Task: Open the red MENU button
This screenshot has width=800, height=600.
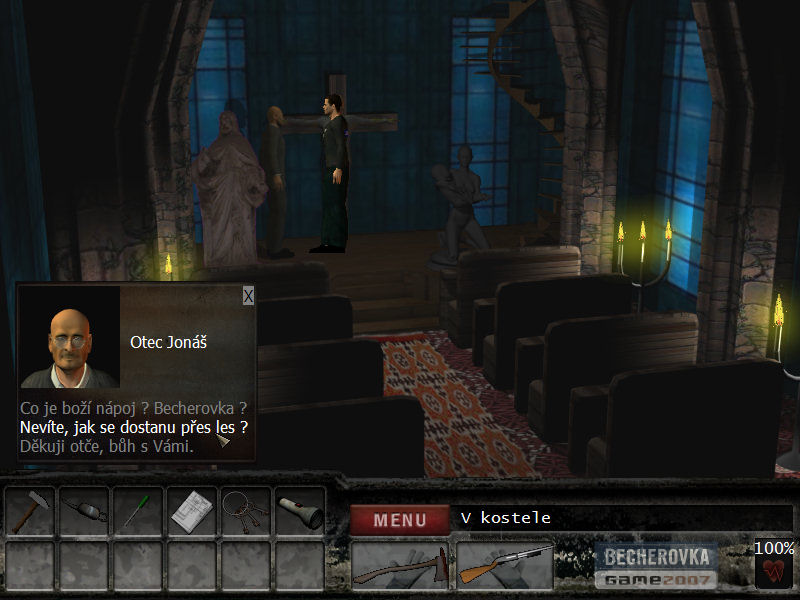Action: (x=400, y=519)
